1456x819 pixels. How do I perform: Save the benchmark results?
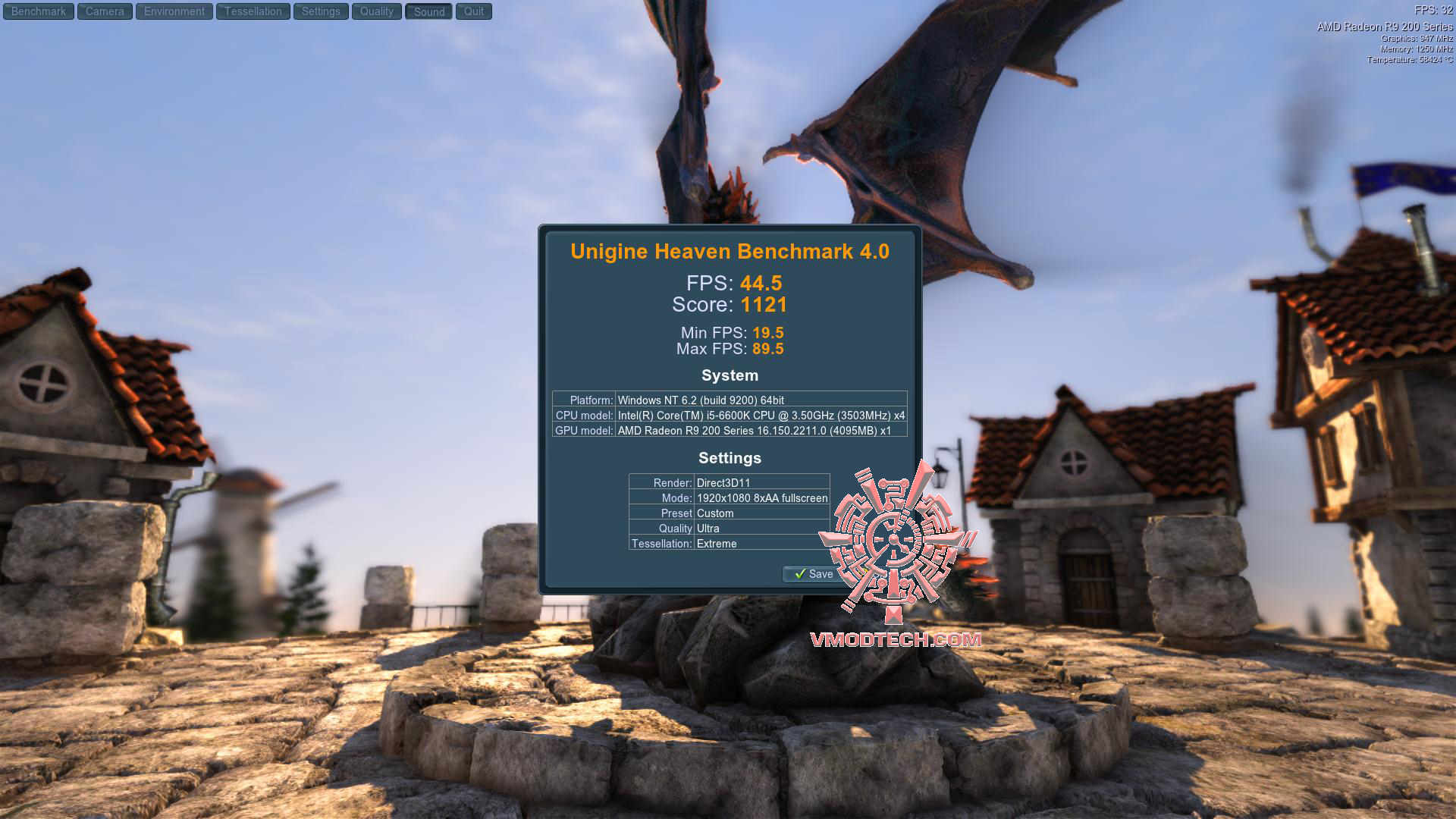pyautogui.click(x=813, y=574)
